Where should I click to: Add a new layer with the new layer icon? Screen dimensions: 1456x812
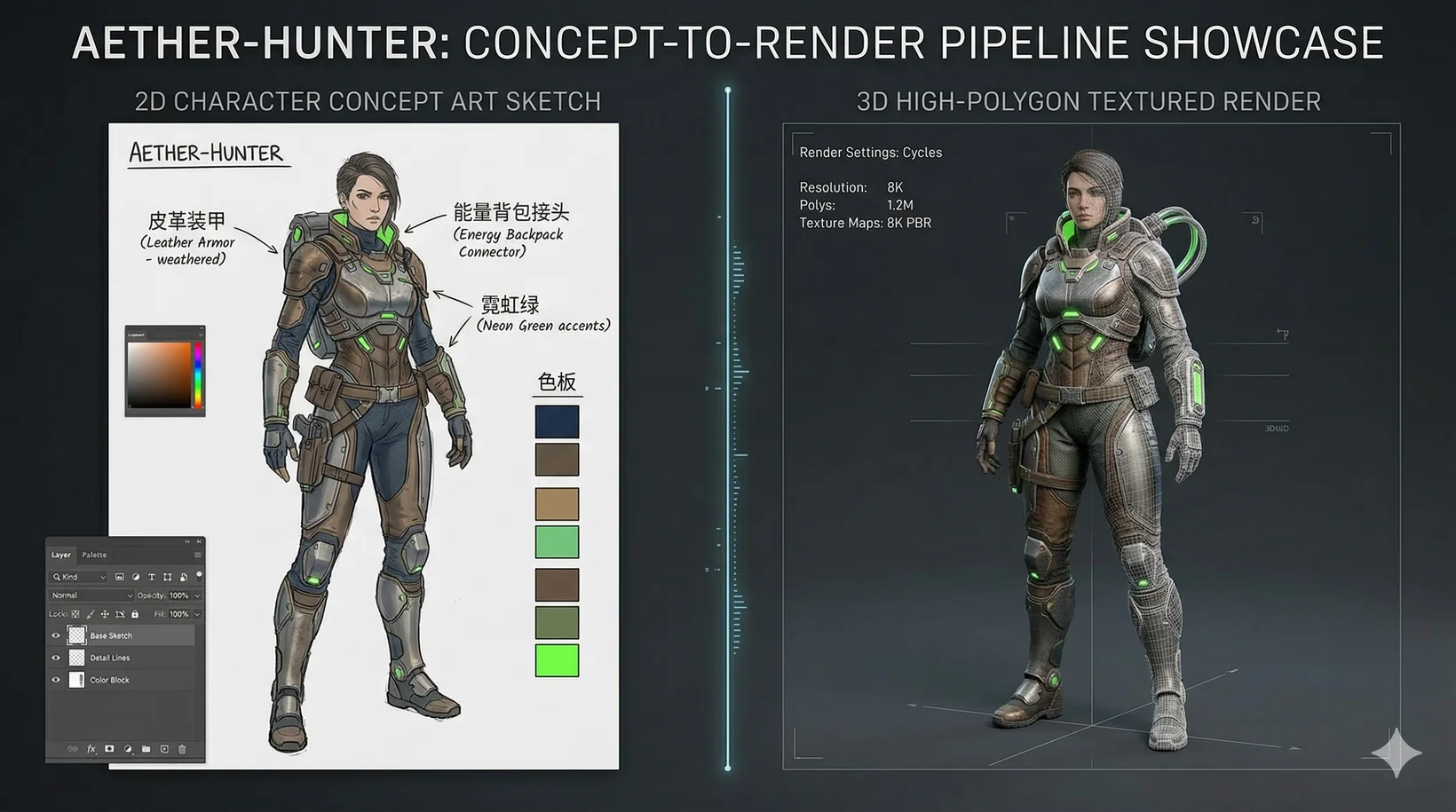tap(164, 749)
